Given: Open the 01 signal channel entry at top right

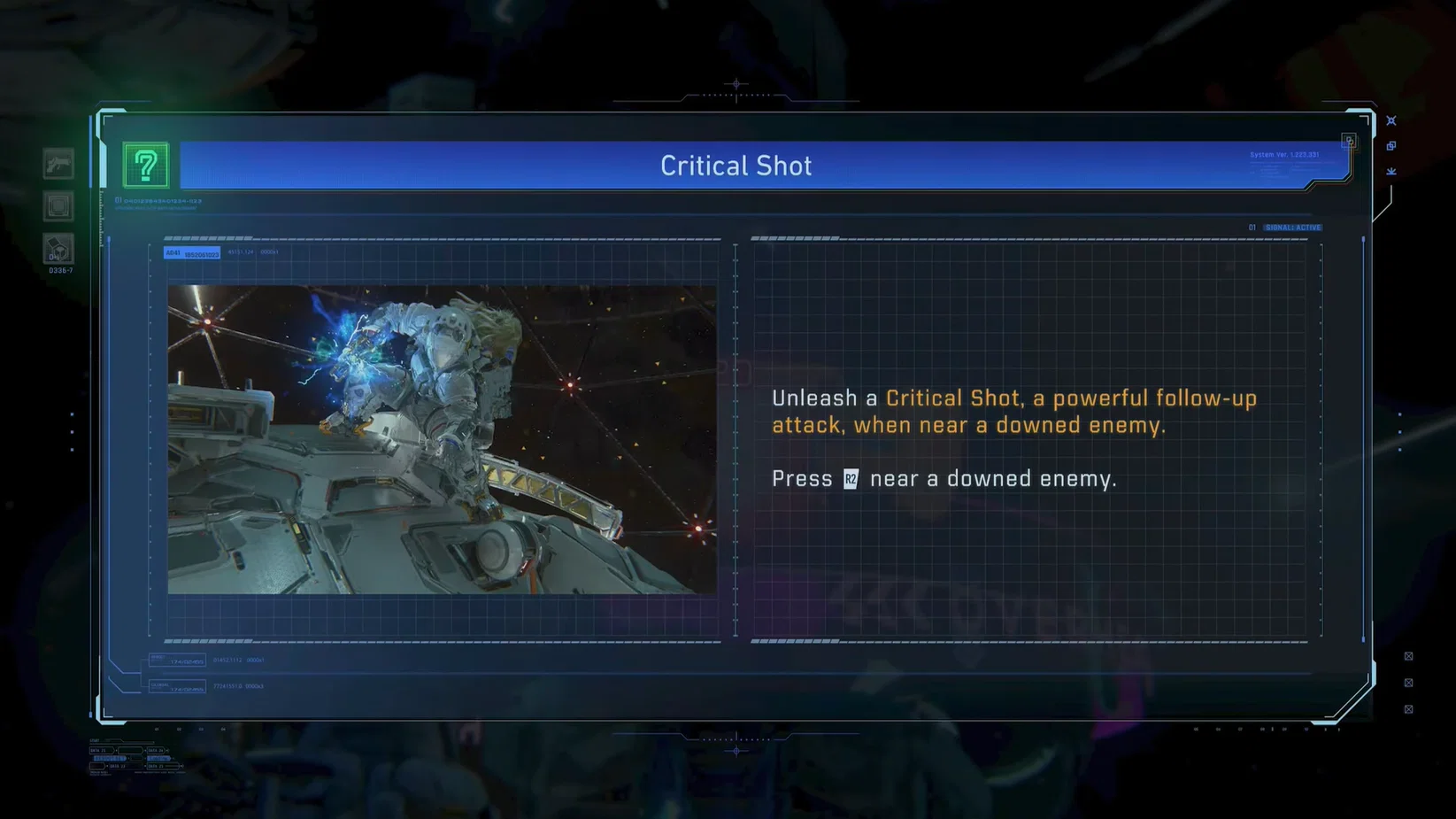Looking at the screenshot, I should [x=1252, y=227].
